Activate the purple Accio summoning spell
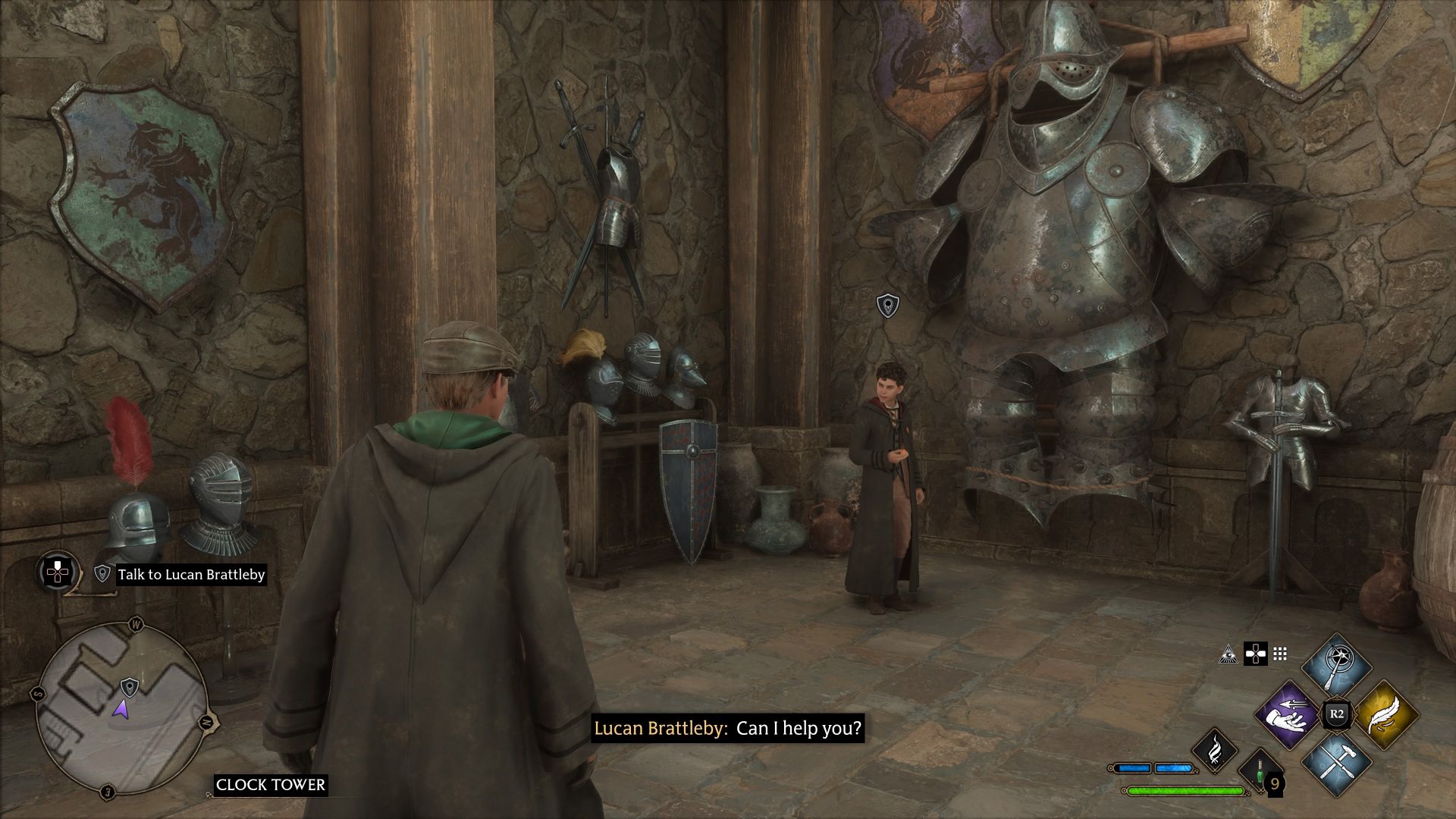This screenshot has height=819, width=1456. [x=1288, y=714]
